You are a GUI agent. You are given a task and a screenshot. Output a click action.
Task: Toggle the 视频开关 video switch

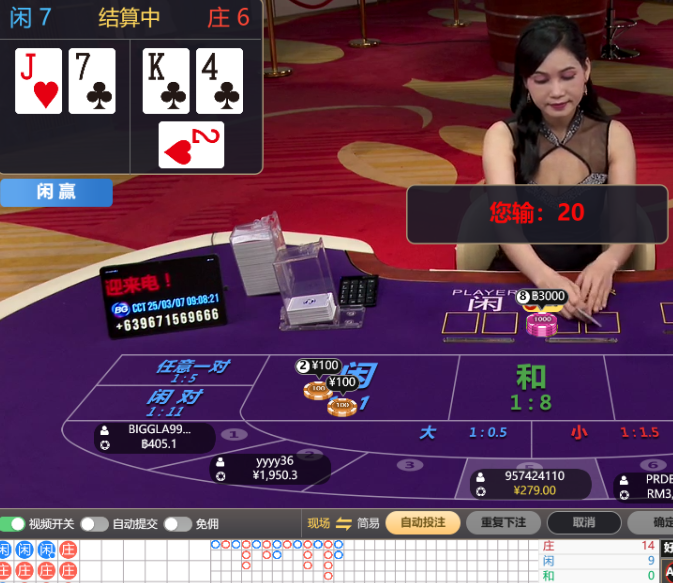pyautogui.click(x=13, y=524)
